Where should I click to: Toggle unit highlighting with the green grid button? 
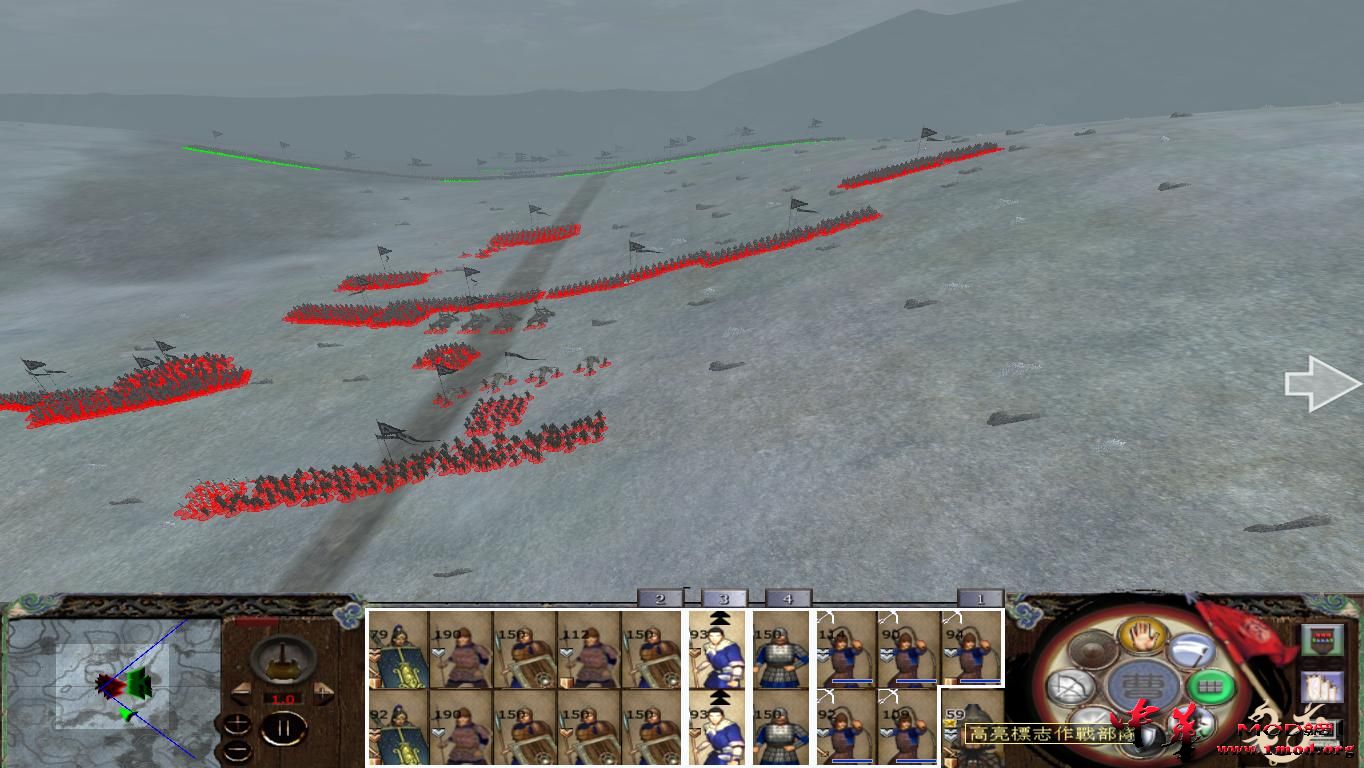pyautogui.click(x=1210, y=686)
